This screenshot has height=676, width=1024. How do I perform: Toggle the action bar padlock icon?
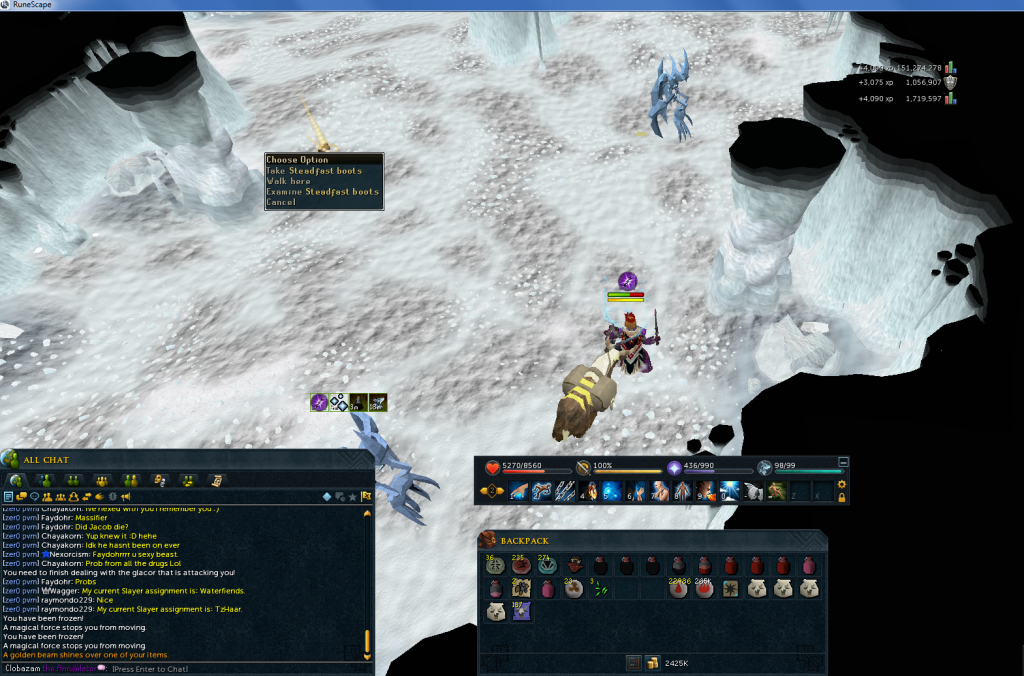point(842,497)
